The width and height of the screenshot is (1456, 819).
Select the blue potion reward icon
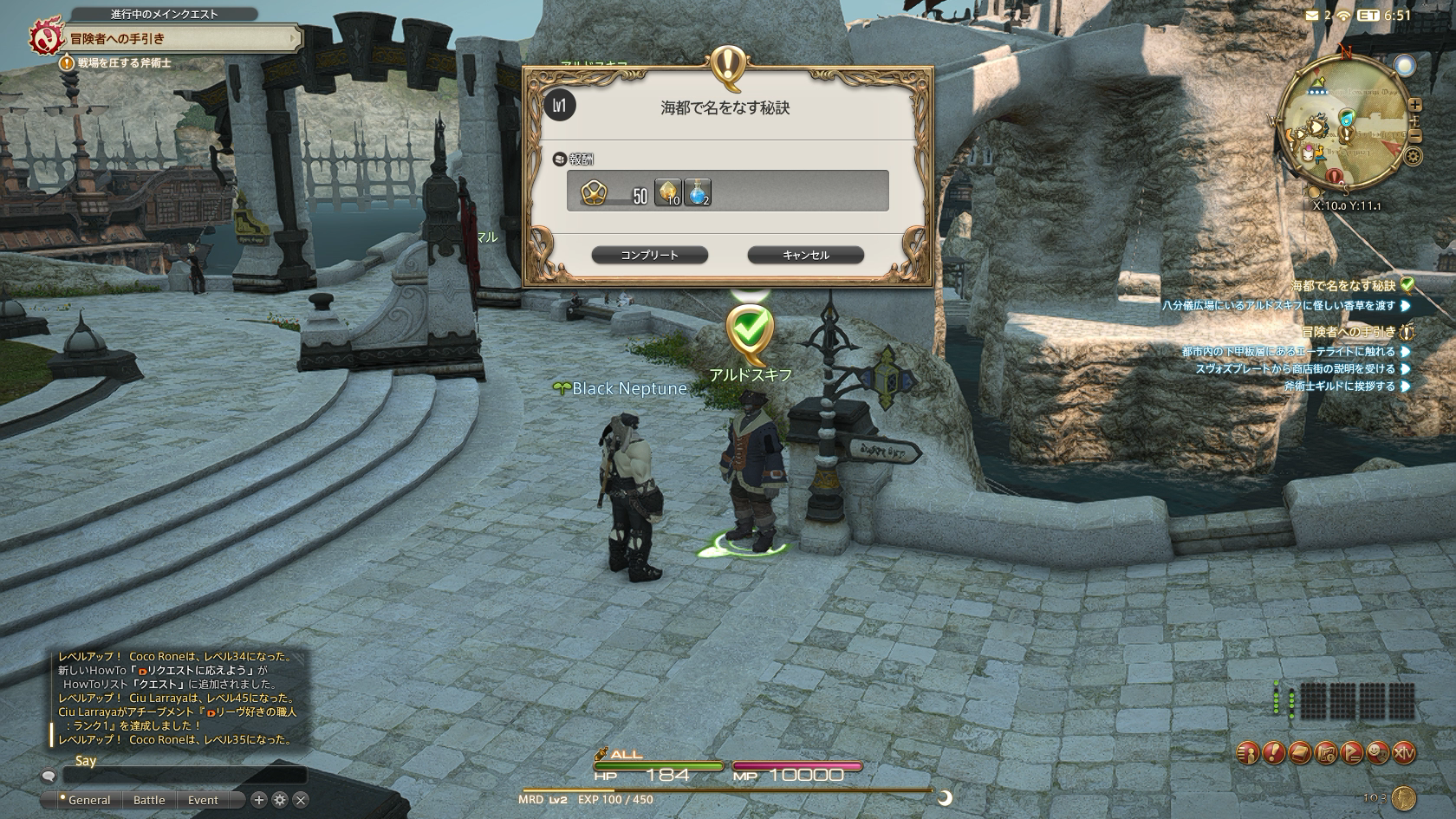click(697, 192)
